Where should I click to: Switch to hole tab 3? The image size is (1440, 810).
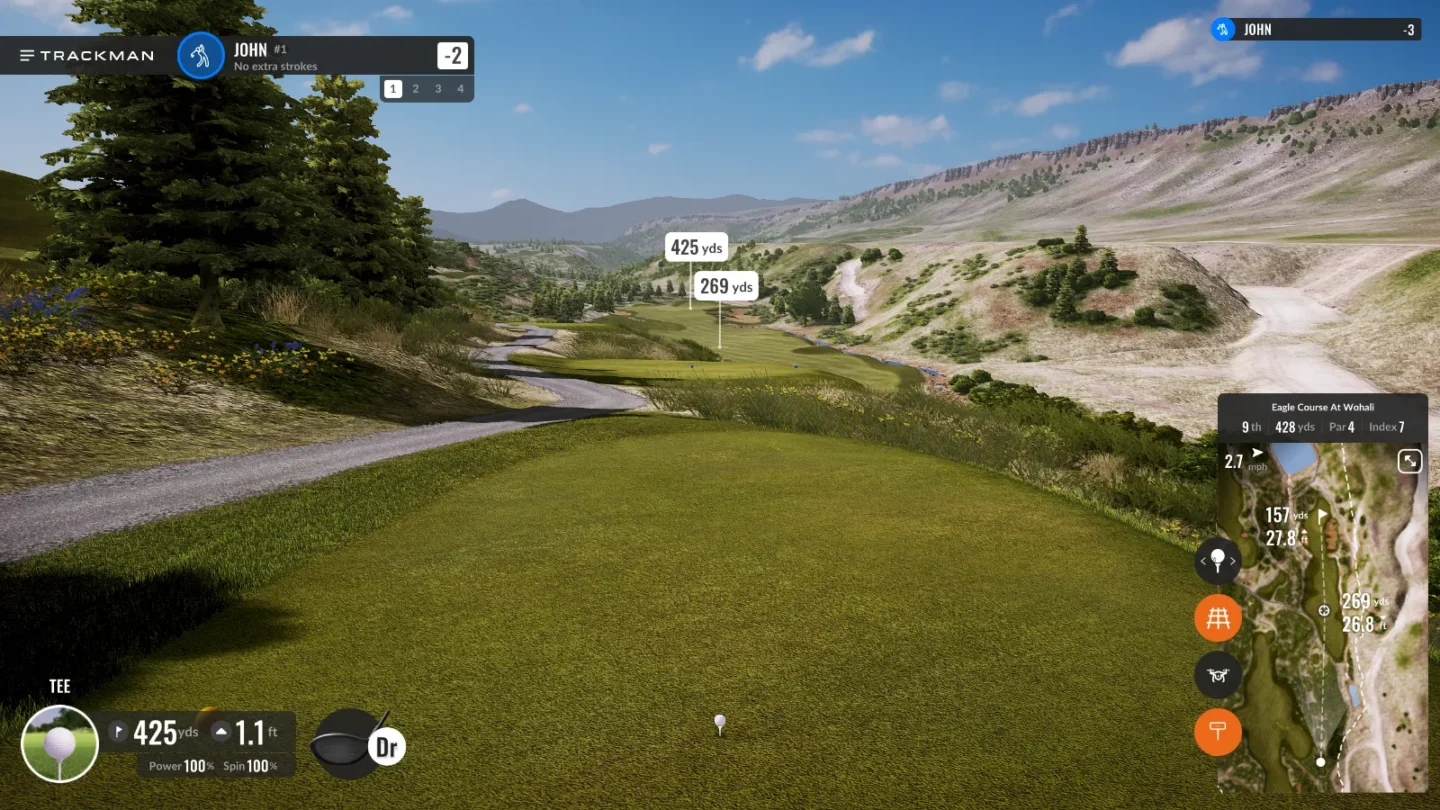pyautogui.click(x=438, y=88)
